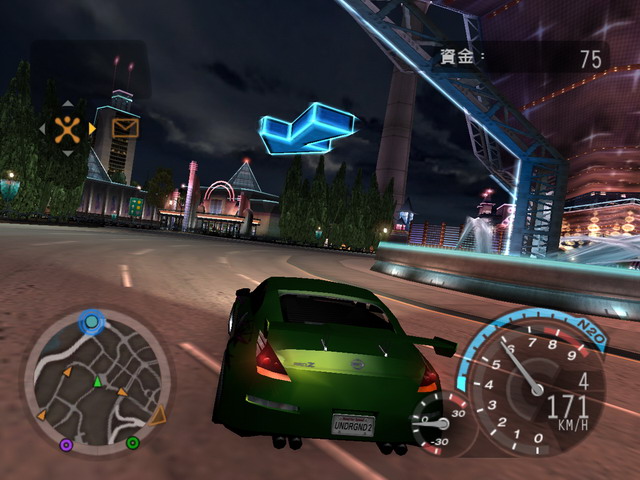Image resolution: width=640 pixels, height=480 pixels.
Task: Open the orange envelope messages icon
Action: tap(125, 128)
